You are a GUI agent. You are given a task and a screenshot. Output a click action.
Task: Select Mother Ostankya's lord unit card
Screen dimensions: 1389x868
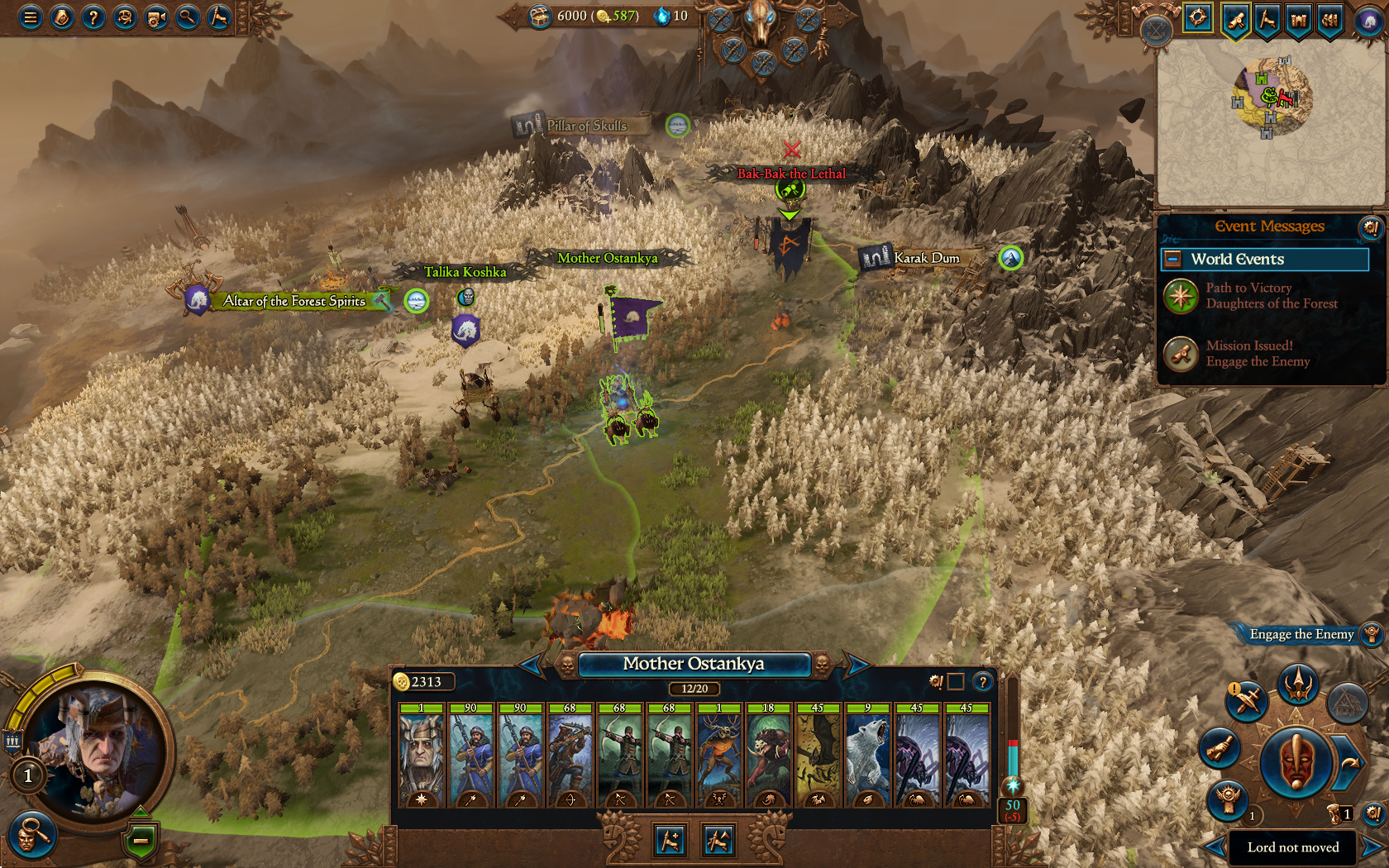click(422, 756)
